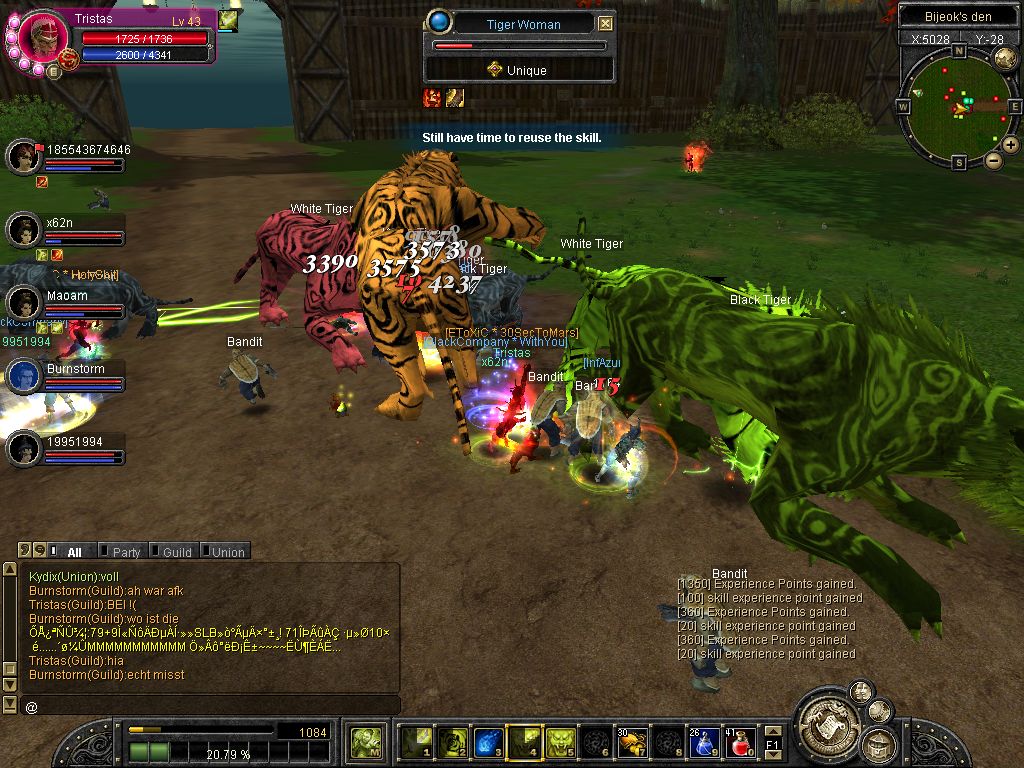Switch chat to the Party tab
1024x768 pixels.
[x=126, y=551]
